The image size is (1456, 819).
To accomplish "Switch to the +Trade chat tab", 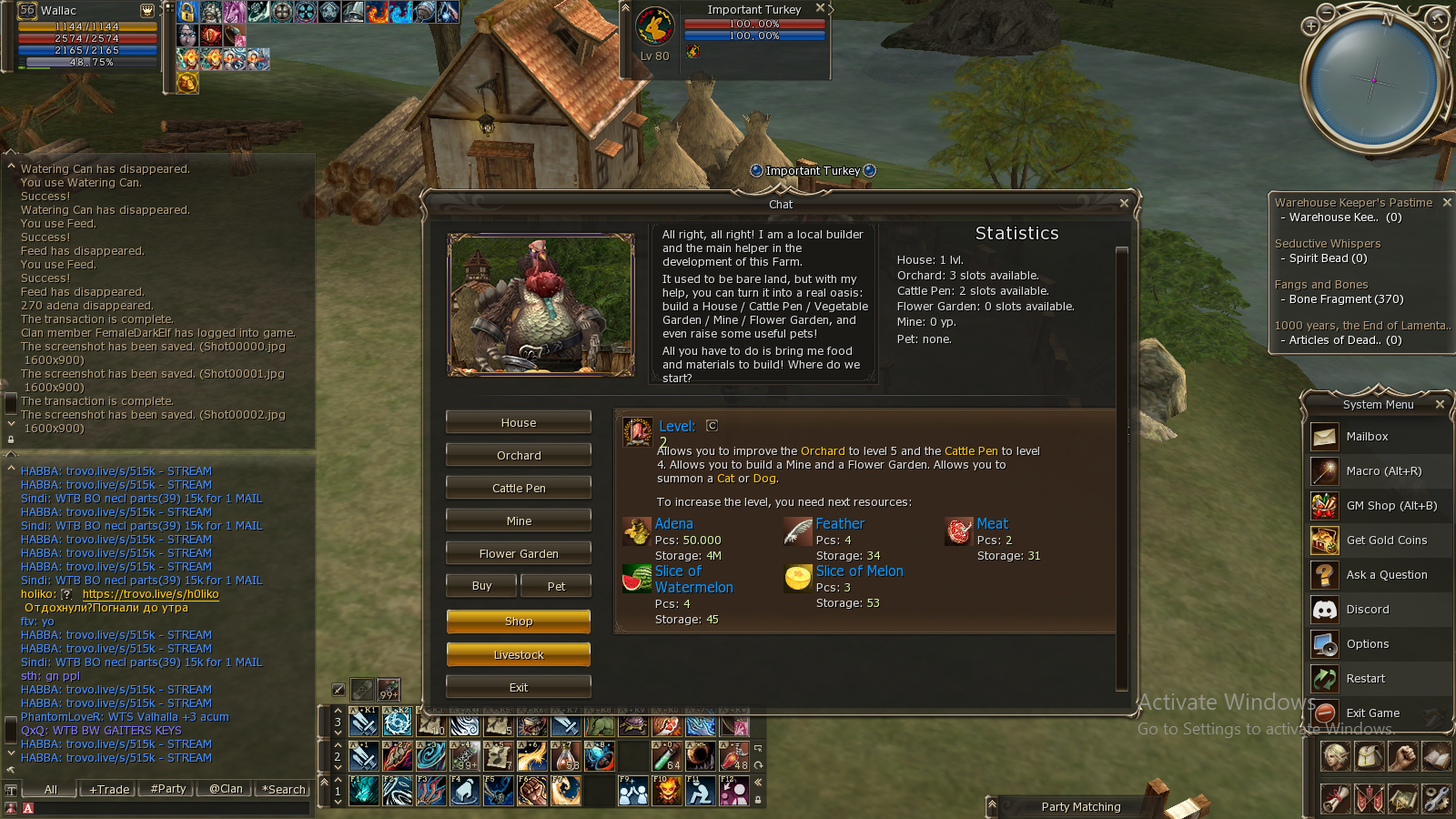I will 109,789.
